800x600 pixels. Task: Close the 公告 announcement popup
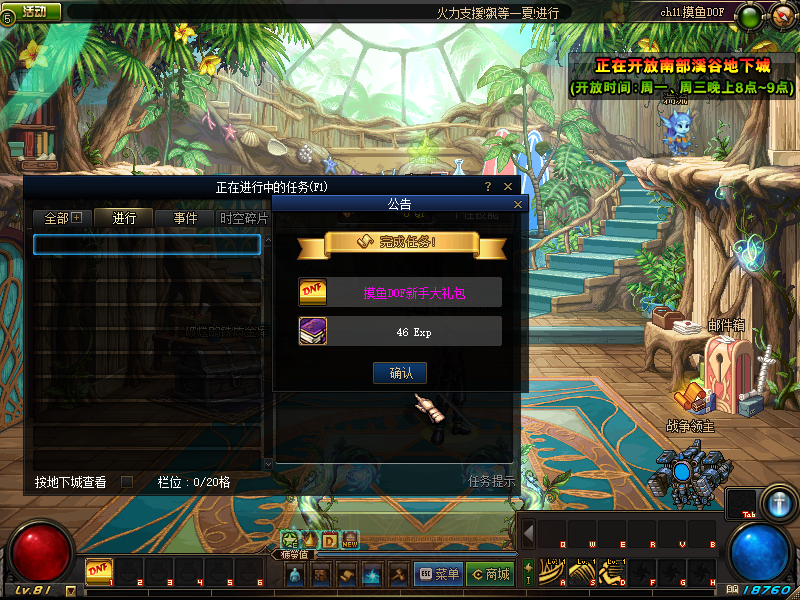518,204
